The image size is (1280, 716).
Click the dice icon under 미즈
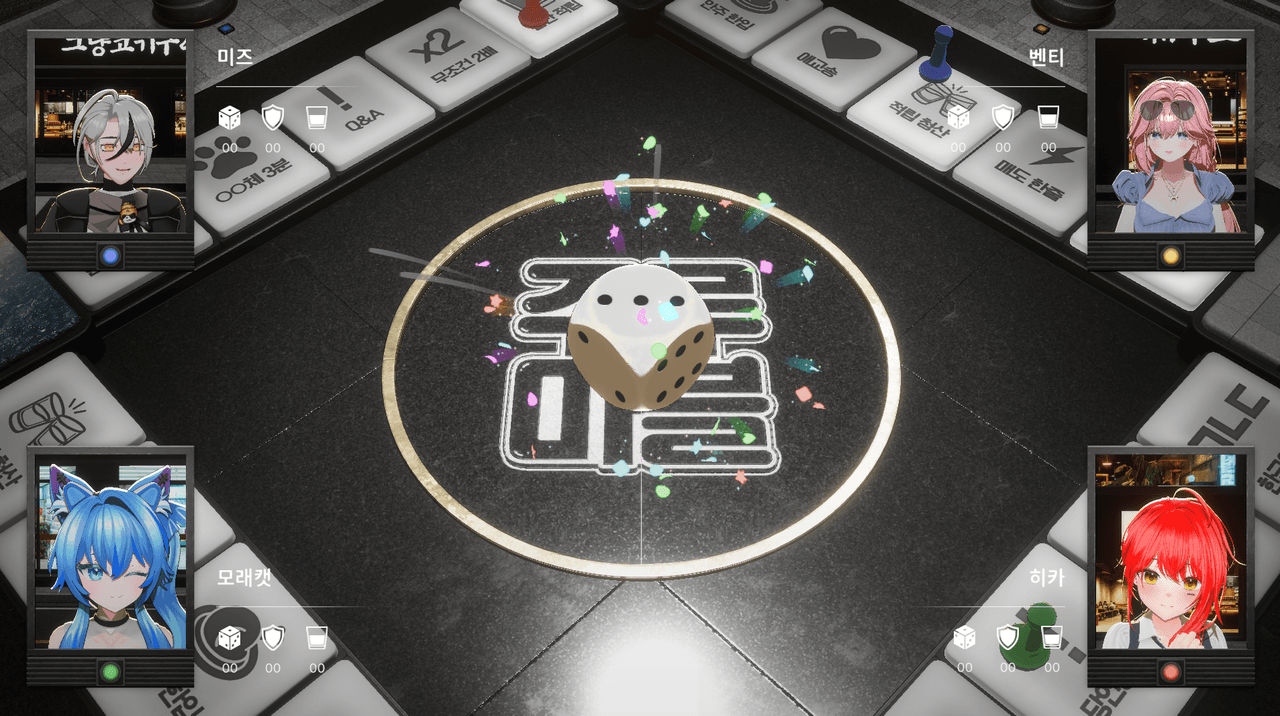230,118
